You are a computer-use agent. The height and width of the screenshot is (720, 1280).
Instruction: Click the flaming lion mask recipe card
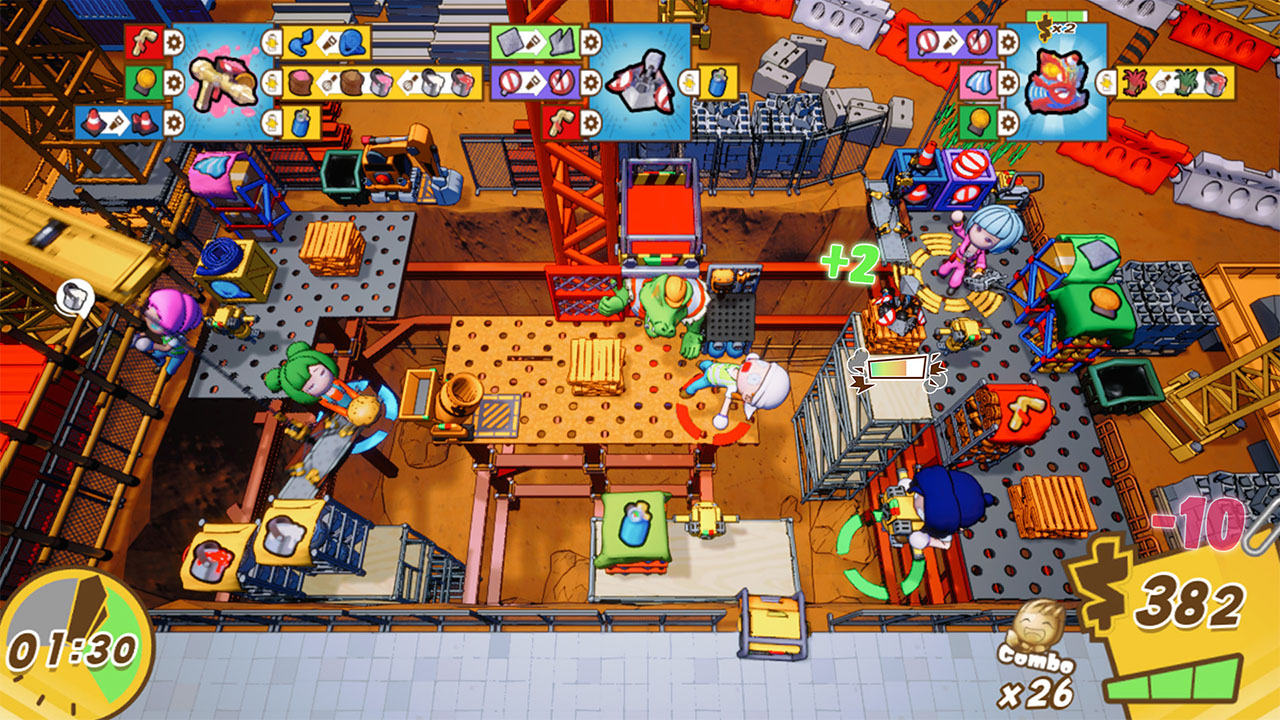pos(1056,84)
